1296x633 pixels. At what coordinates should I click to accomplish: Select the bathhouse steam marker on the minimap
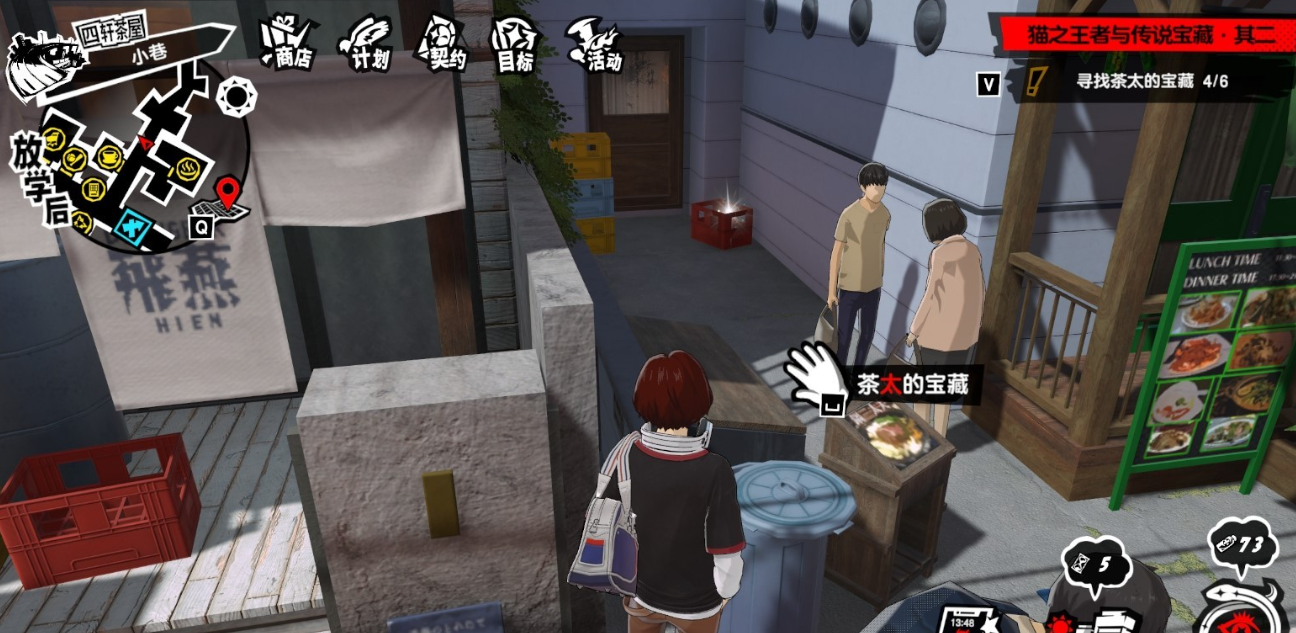pos(189,167)
